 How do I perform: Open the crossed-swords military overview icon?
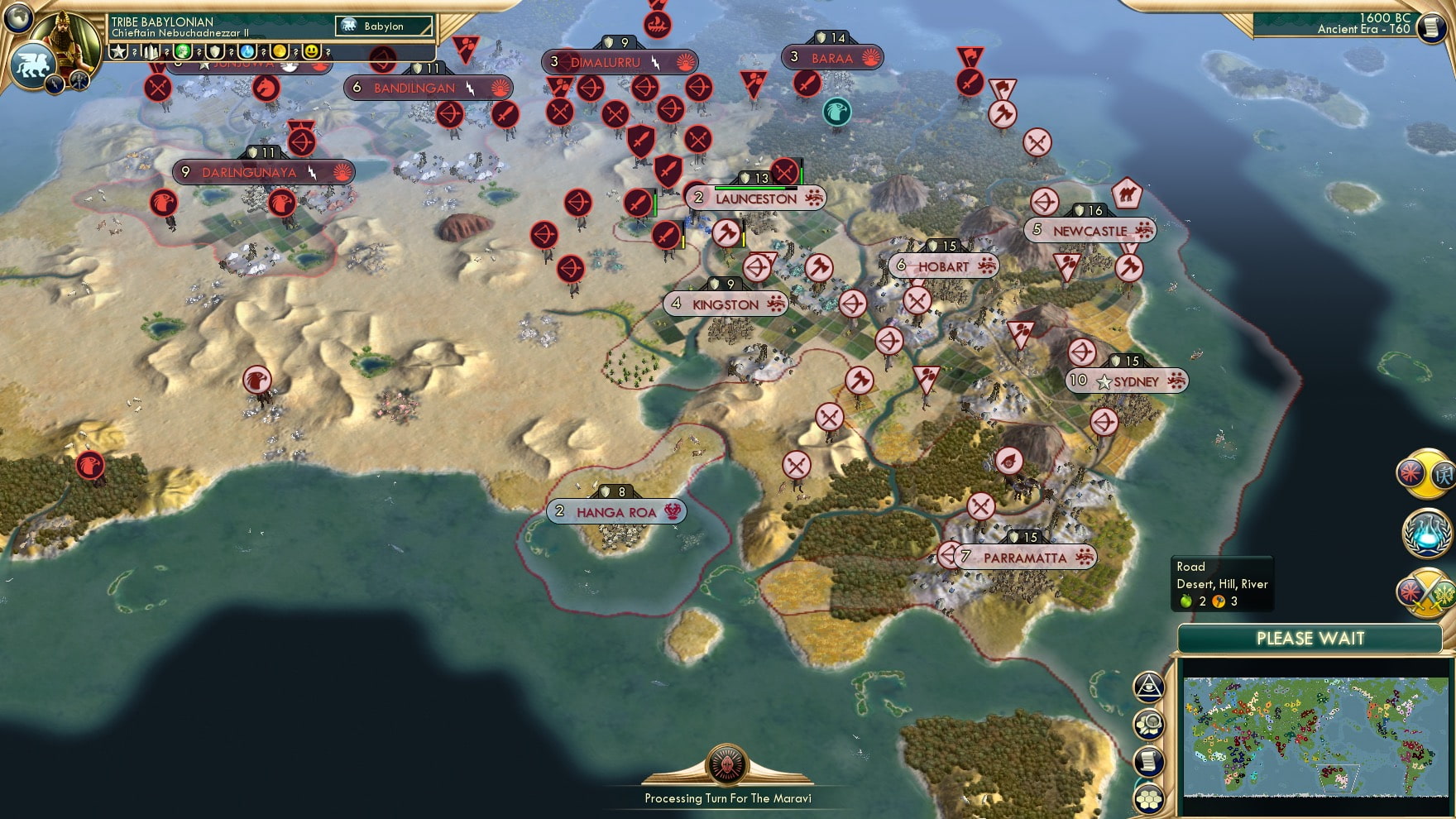click(1426, 593)
